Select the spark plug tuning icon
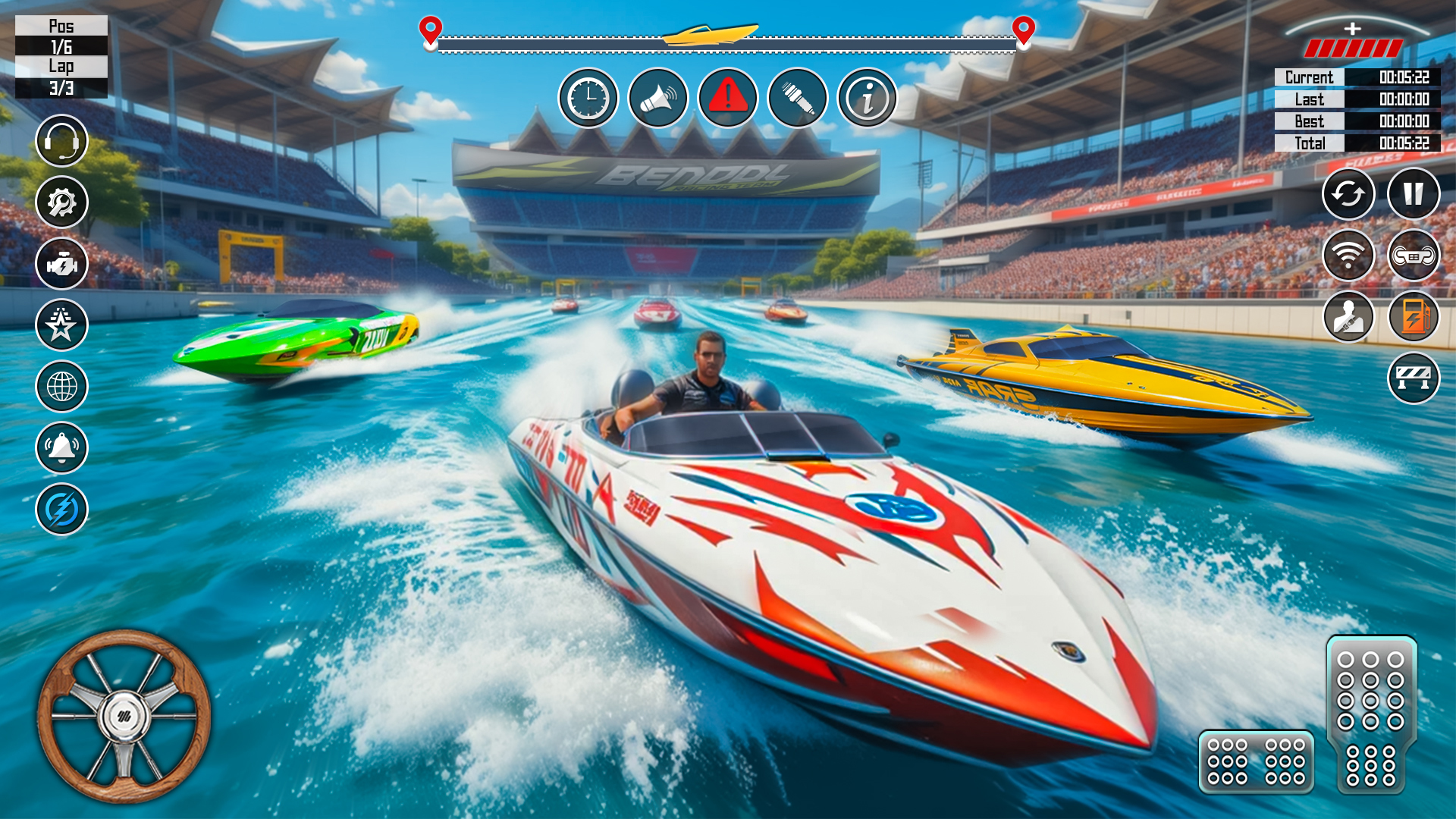 [798, 99]
